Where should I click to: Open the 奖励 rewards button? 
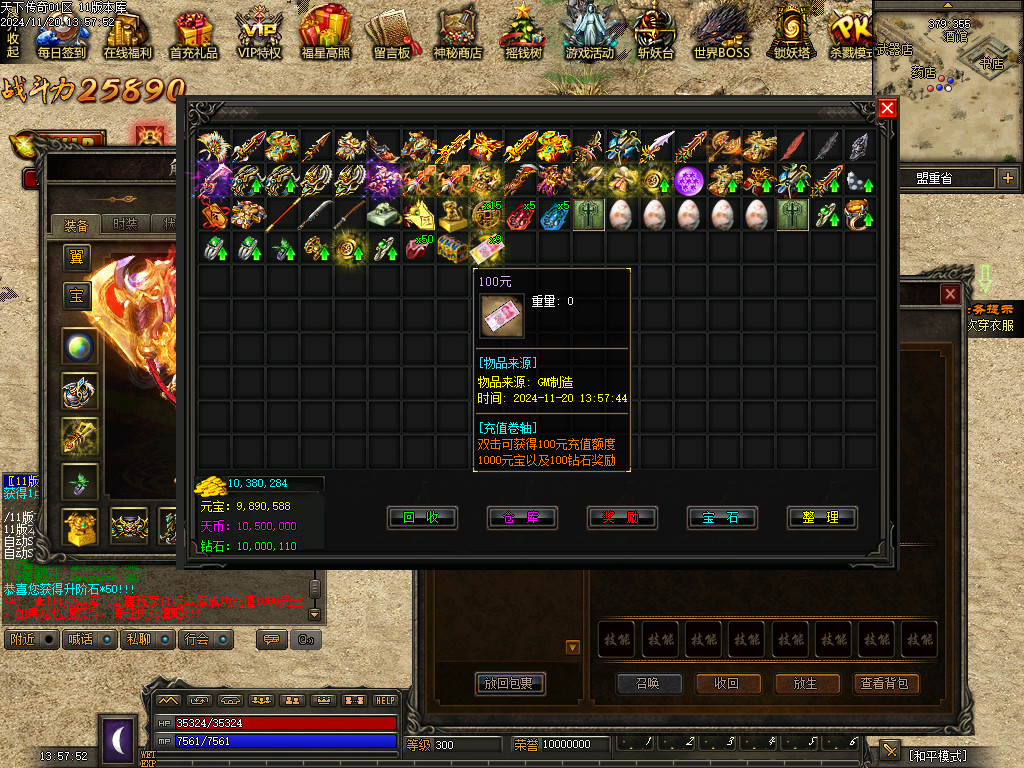pos(621,517)
